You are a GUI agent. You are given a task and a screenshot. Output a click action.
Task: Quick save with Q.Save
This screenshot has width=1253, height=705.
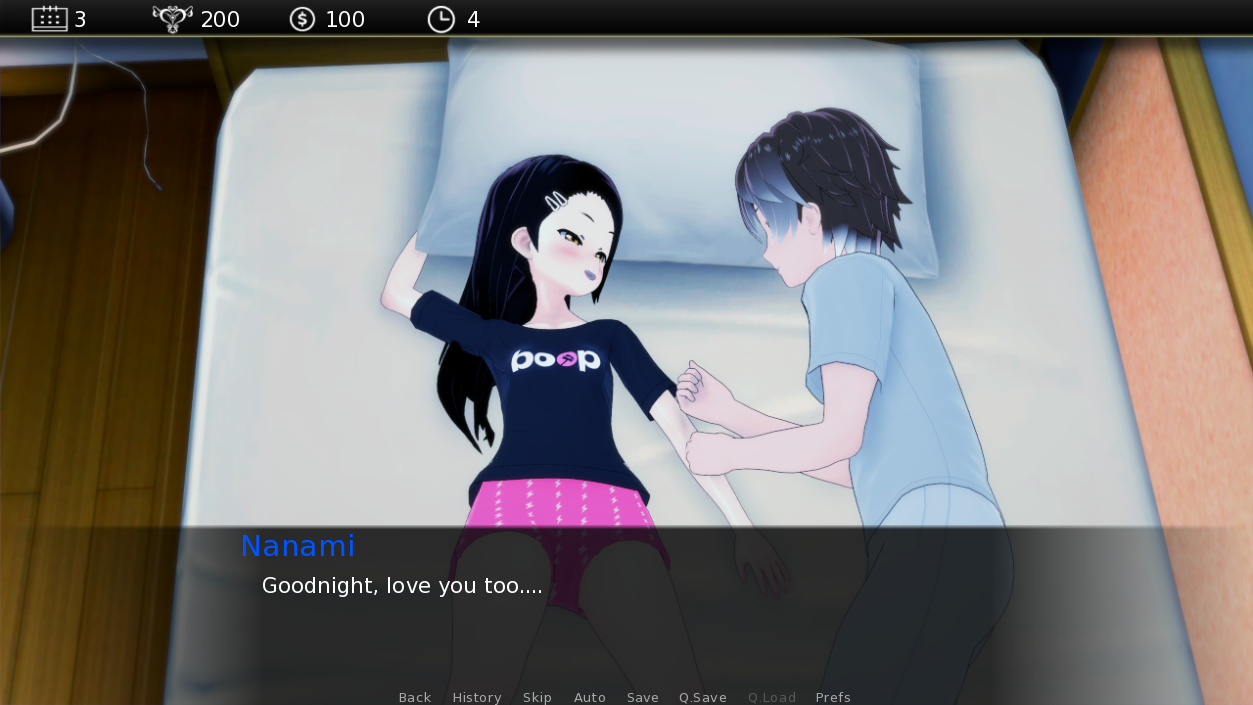703,697
